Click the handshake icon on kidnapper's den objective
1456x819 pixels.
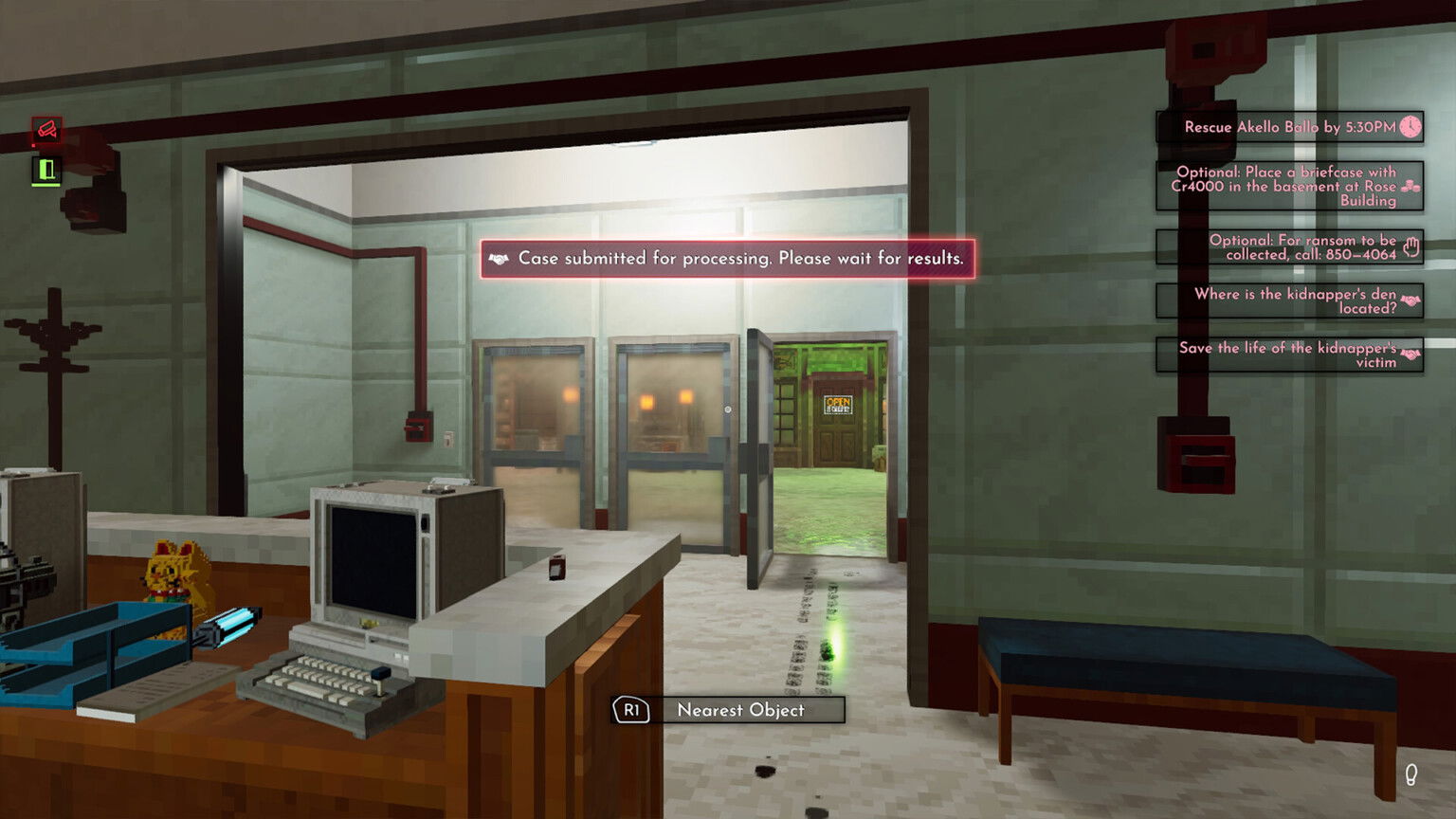click(1410, 300)
